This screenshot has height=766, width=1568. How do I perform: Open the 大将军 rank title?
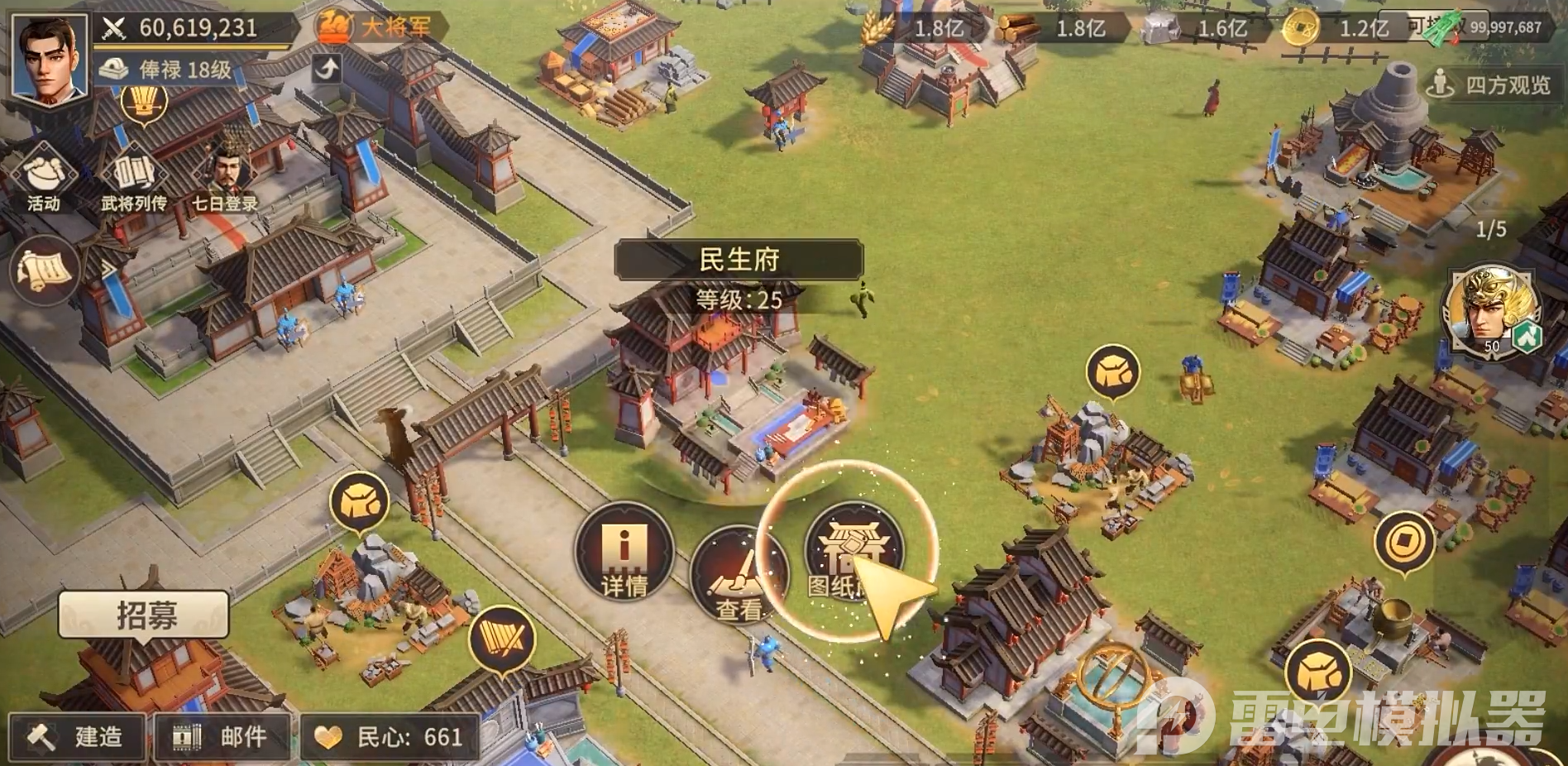380,27
